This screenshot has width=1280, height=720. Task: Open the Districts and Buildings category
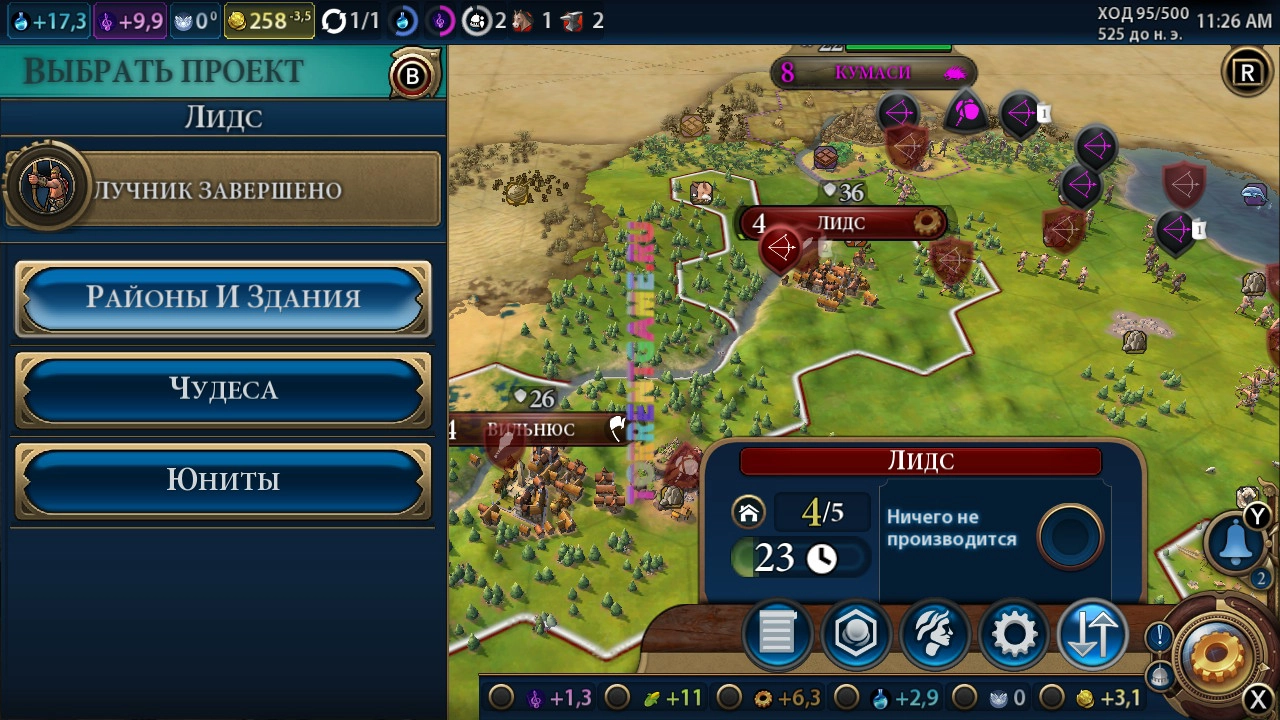[x=223, y=298]
